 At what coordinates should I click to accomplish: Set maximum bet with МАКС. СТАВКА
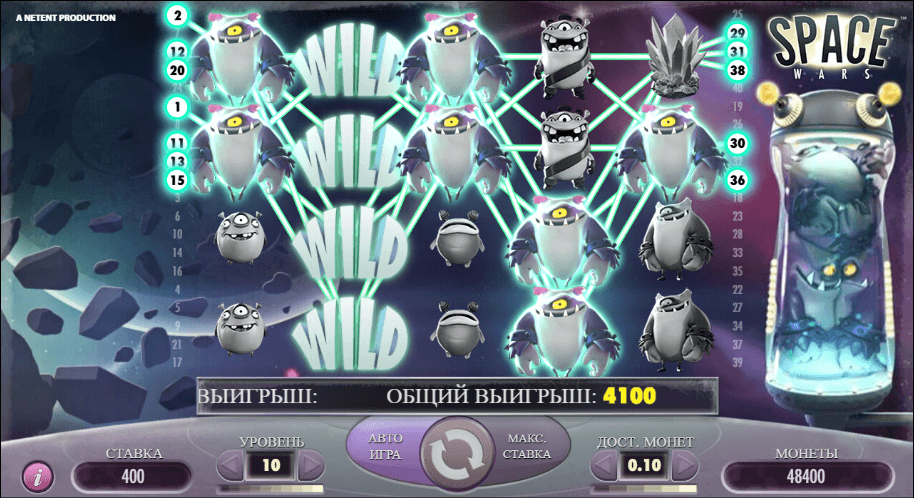[528, 446]
